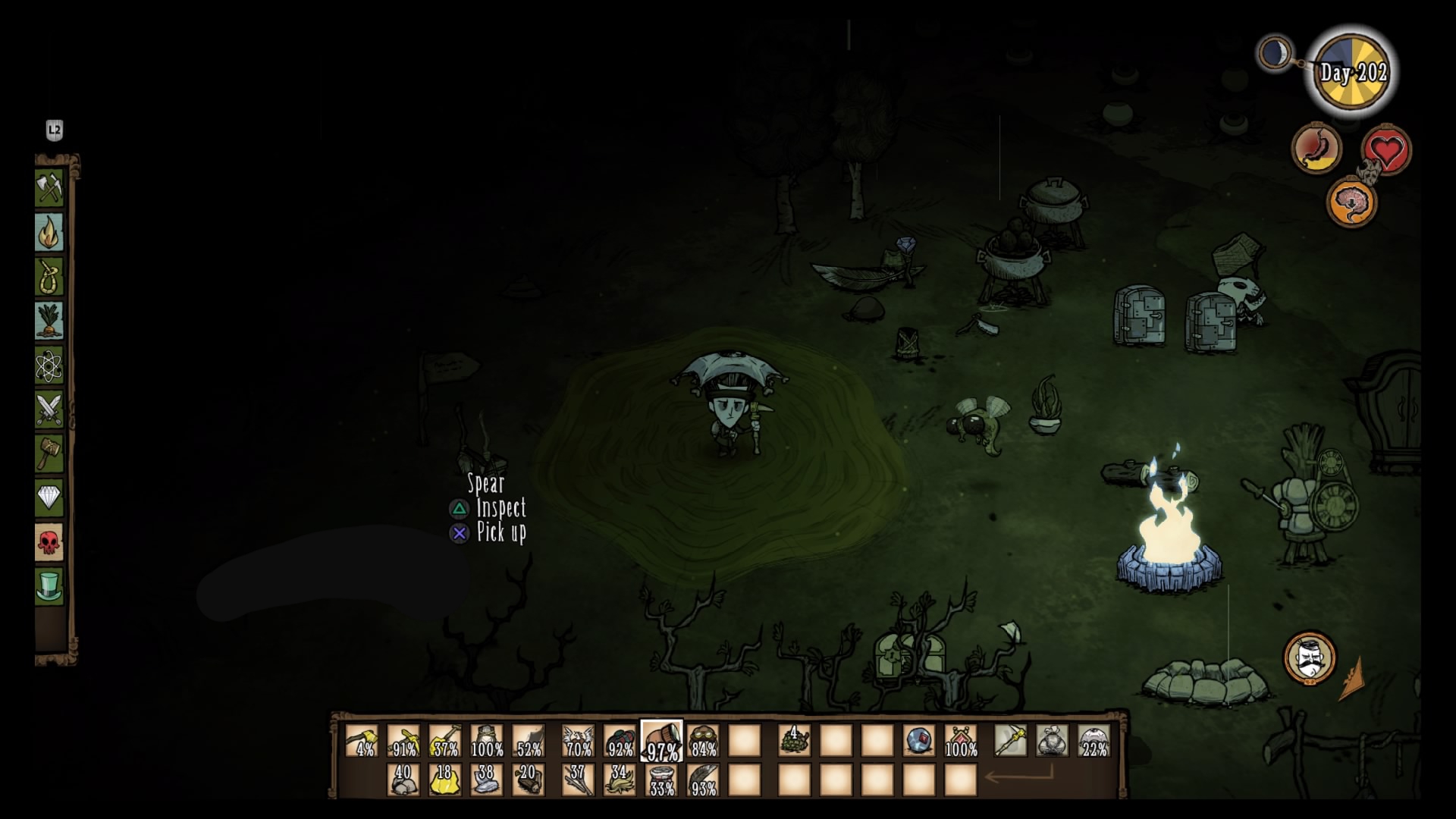Choose the Fight crossed-swords tab
Screen dimensions: 1456x819
tap(49, 409)
